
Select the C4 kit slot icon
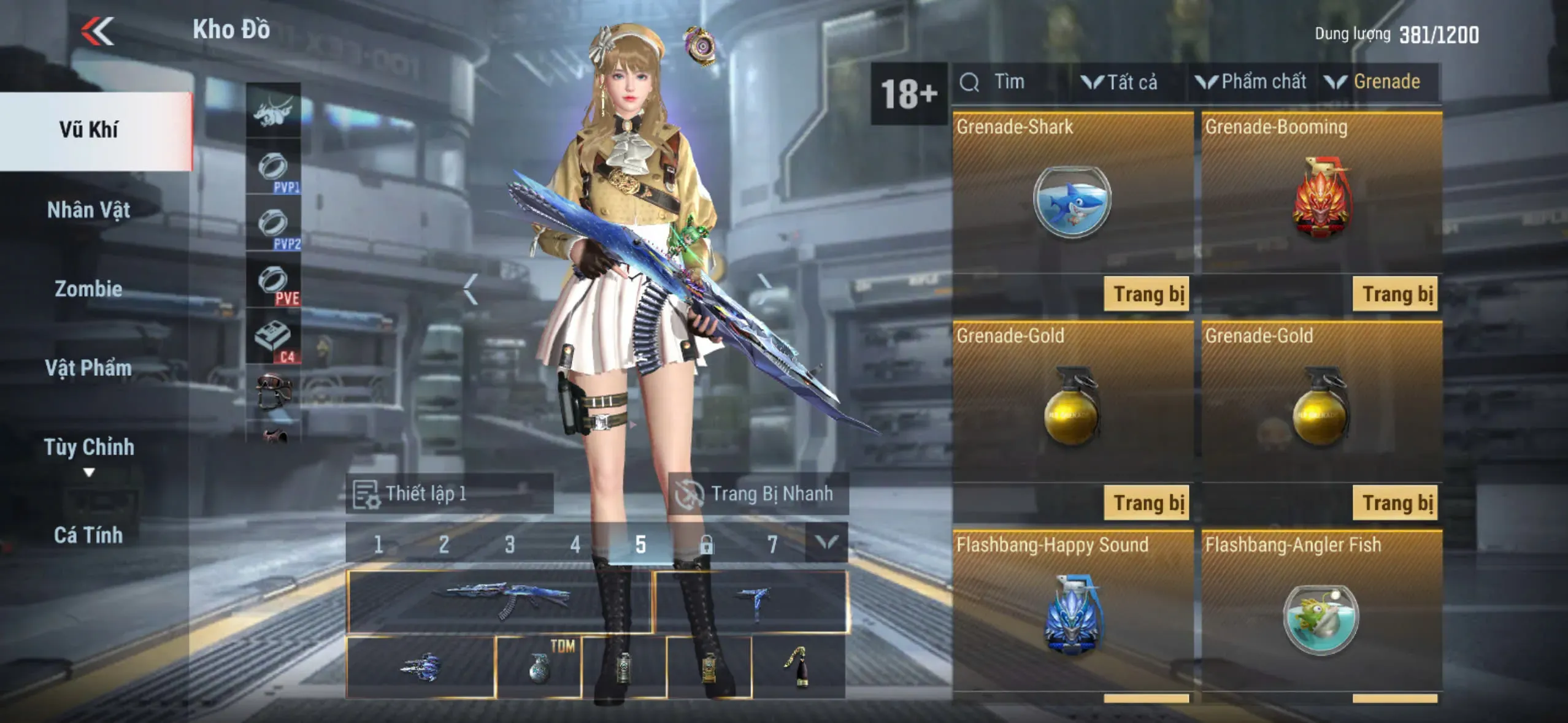pyautogui.click(x=274, y=338)
